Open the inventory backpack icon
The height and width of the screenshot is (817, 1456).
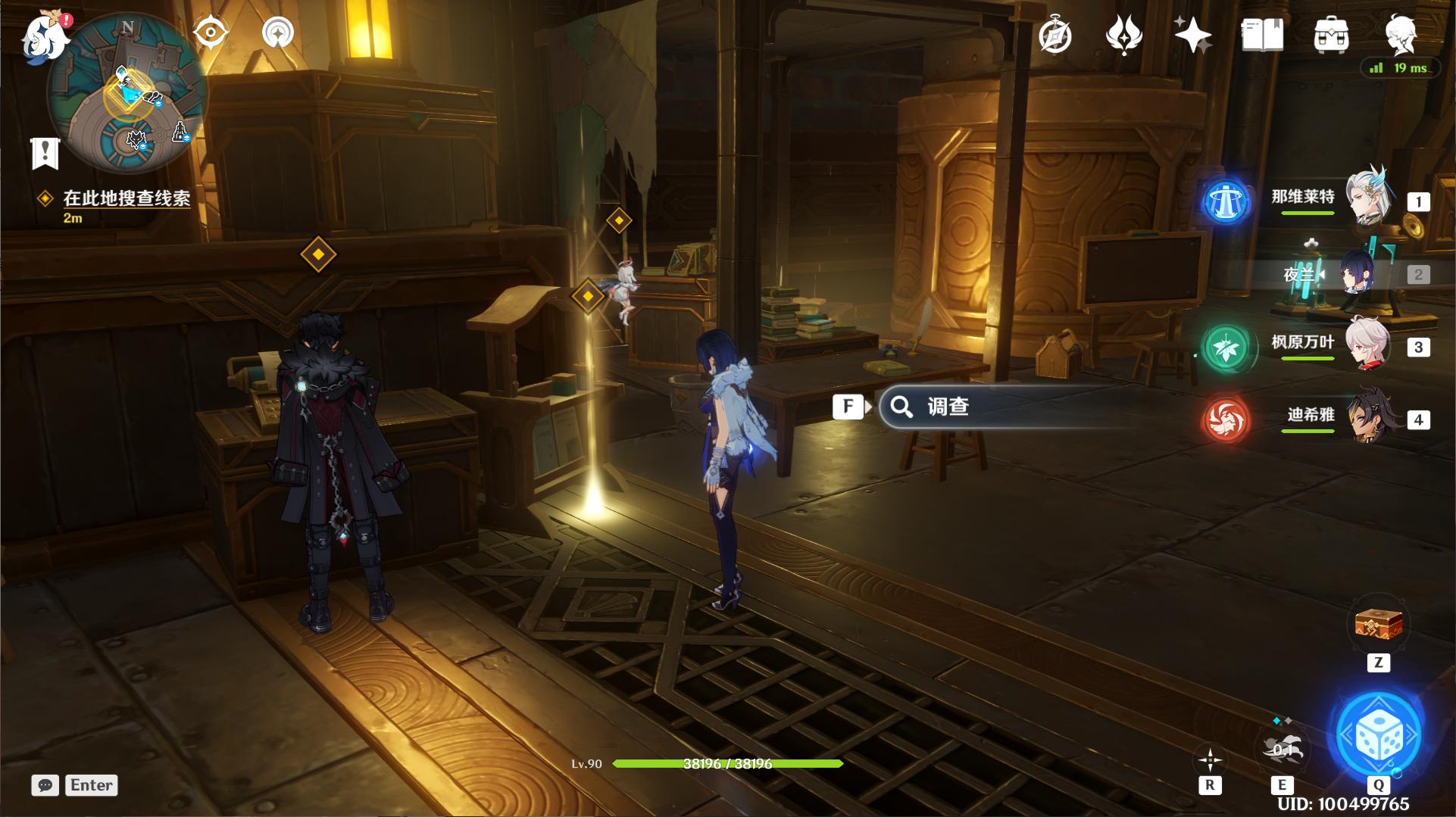pyautogui.click(x=1331, y=35)
